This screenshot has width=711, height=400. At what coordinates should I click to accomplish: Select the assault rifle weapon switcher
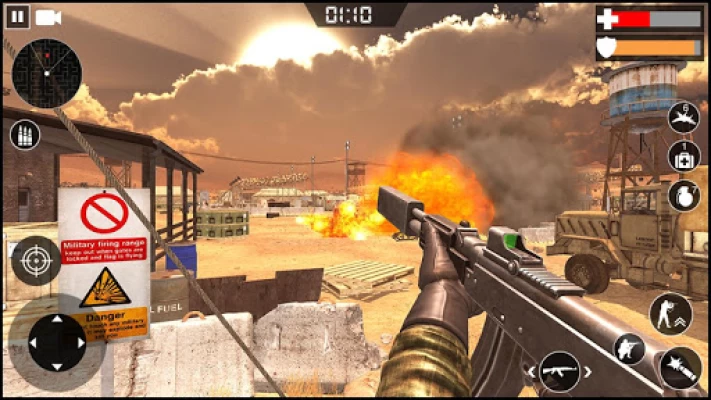[559, 372]
